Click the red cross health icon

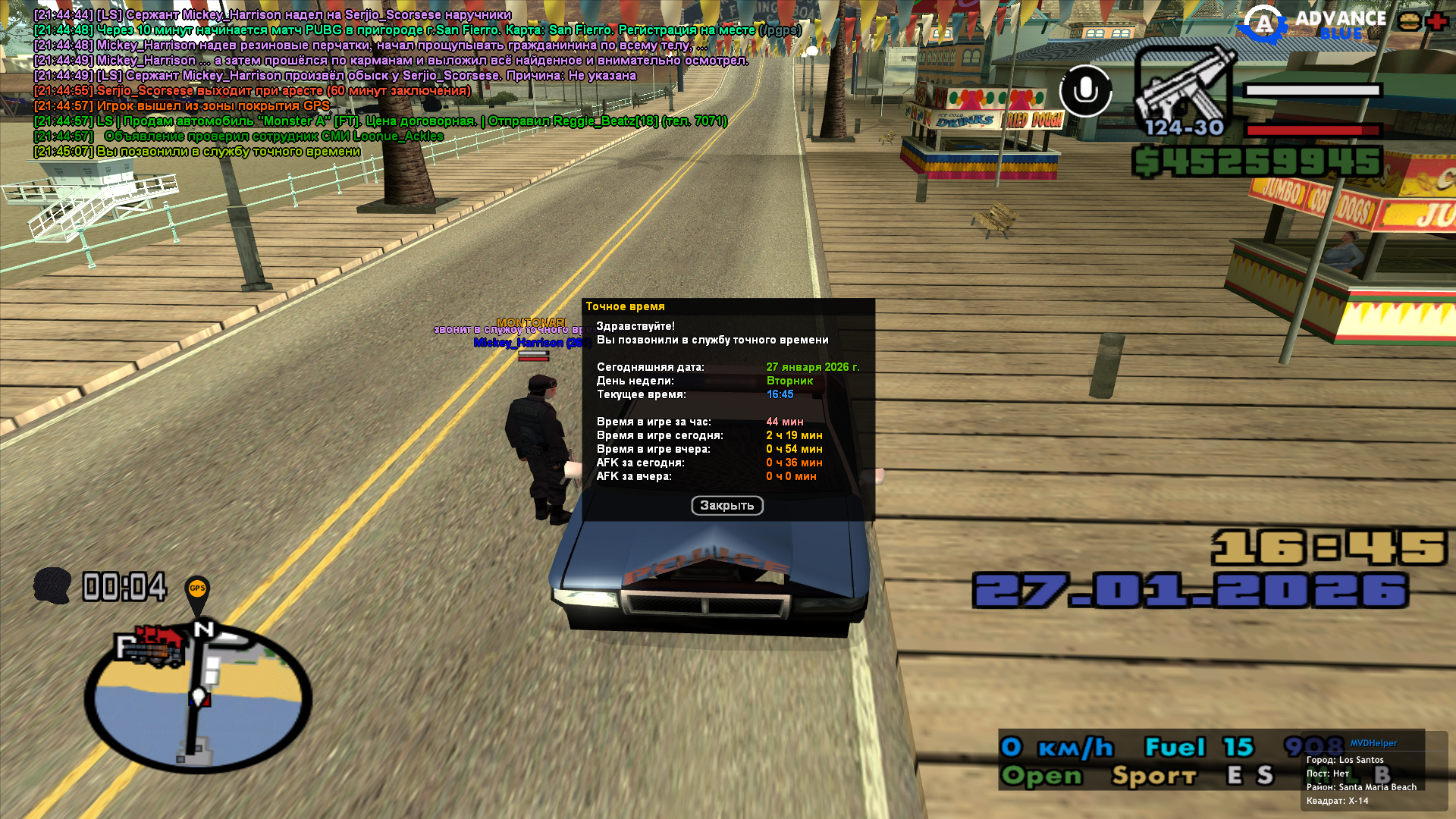1437,21
